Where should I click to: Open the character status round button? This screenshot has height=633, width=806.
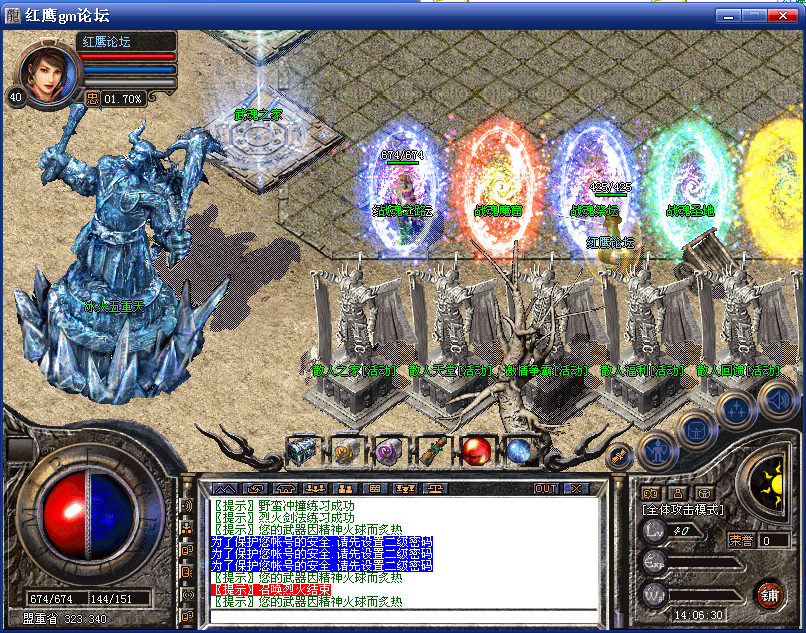[655, 450]
